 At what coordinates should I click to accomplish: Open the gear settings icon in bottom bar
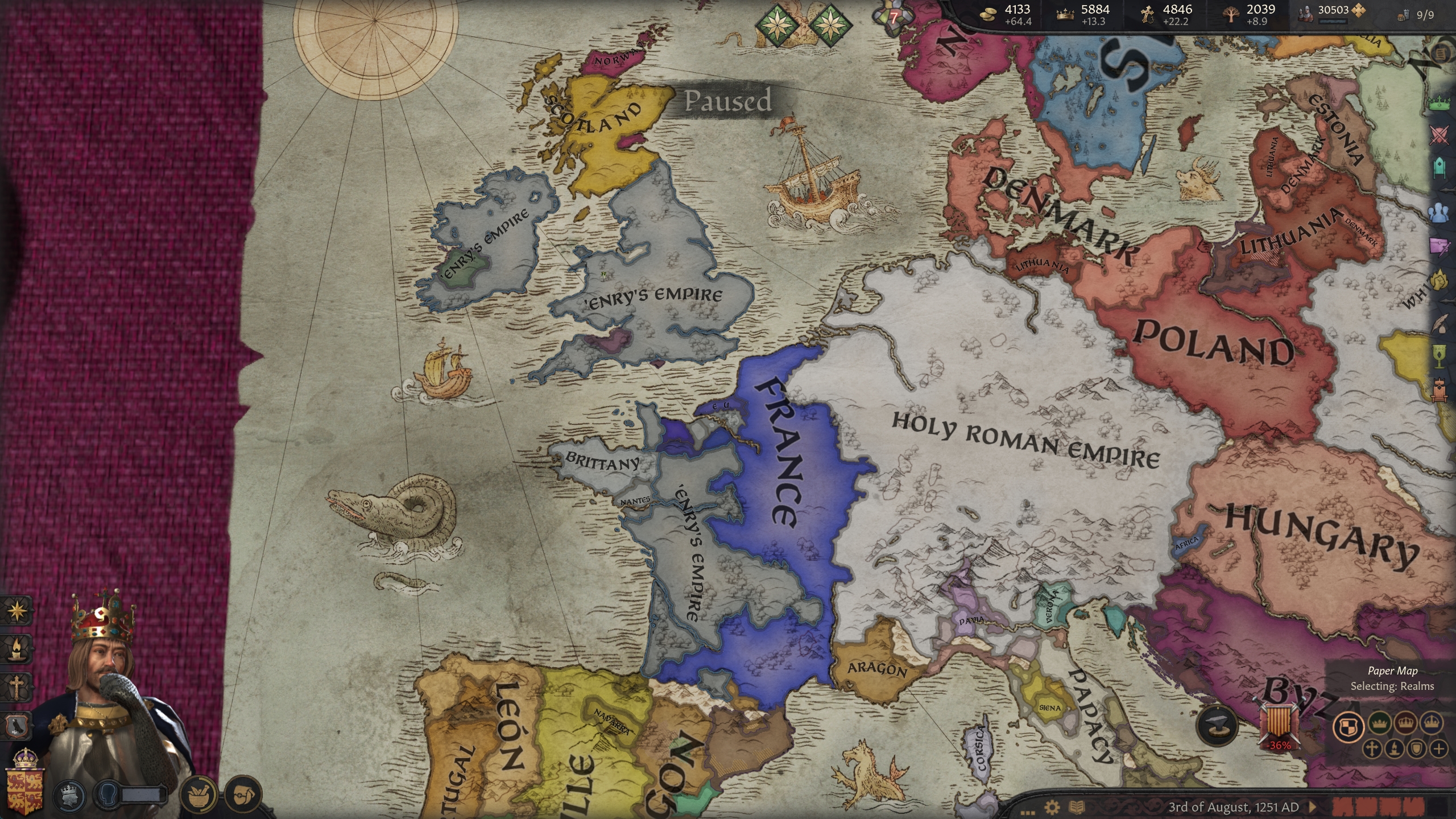(1052, 806)
